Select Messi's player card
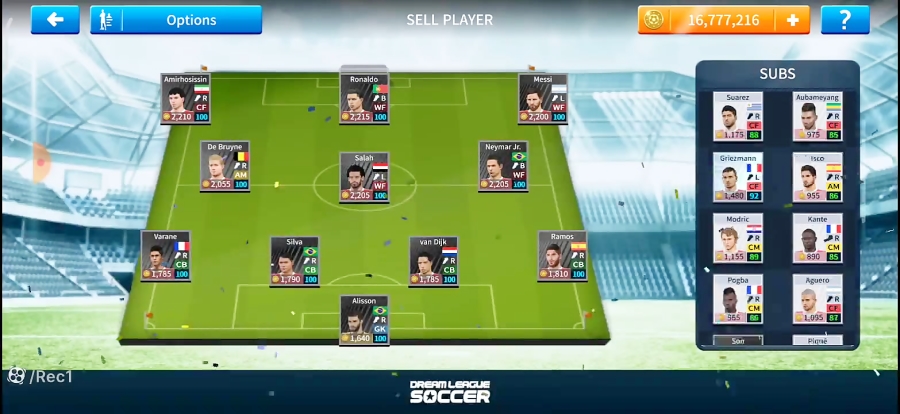The height and width of the screenshot is (414, 900). (x=542, y=99)
